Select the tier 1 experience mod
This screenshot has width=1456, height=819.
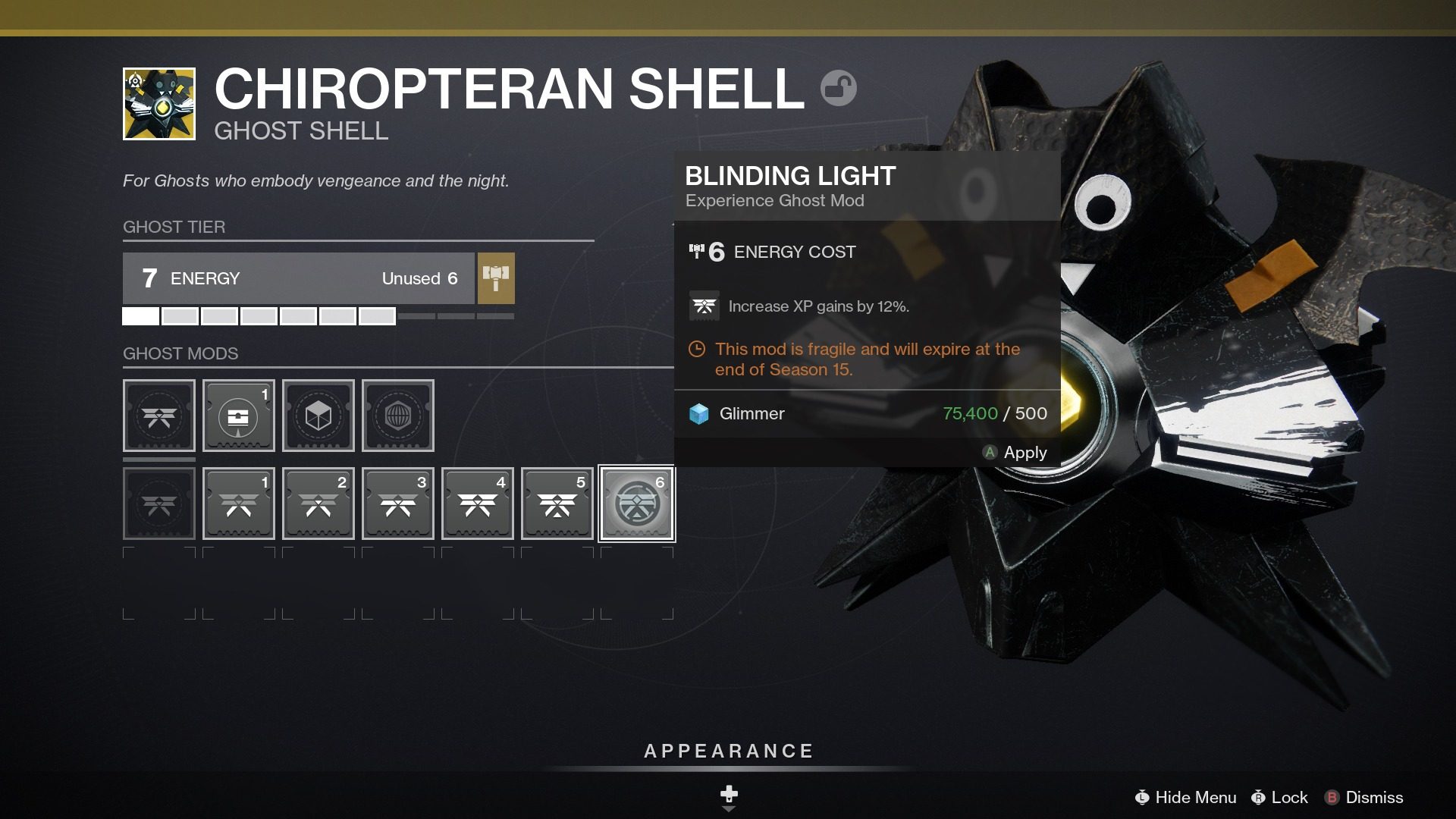238,504
